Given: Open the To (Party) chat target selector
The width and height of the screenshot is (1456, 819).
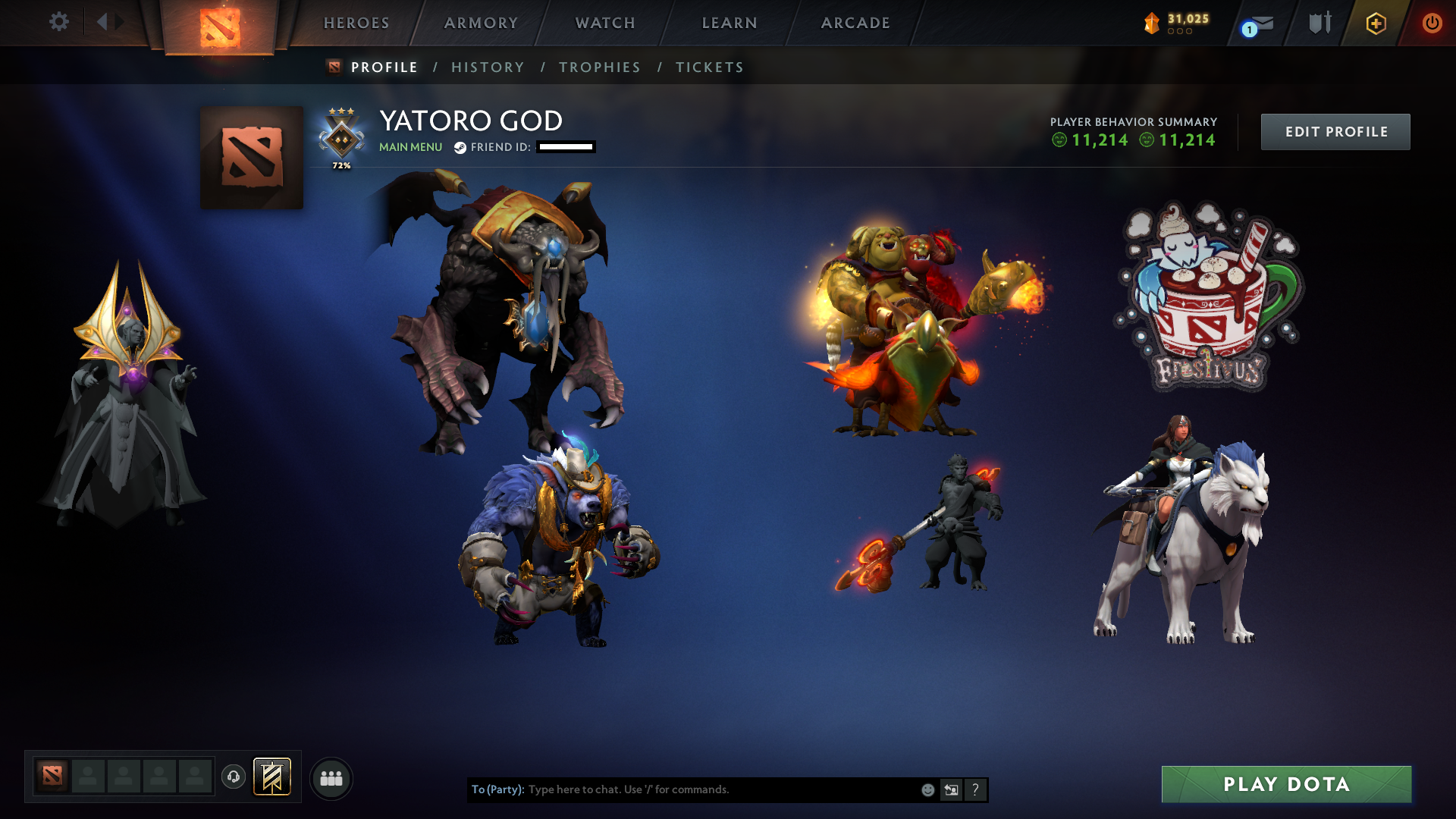Looking at the screenshot, I should point(497,789).
